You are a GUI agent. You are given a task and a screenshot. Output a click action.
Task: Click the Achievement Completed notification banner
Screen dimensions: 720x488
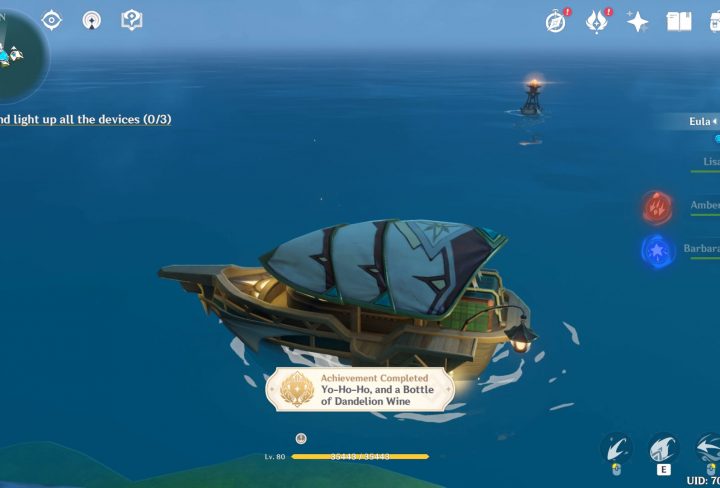pyautogui.click(x=360, y=389)
